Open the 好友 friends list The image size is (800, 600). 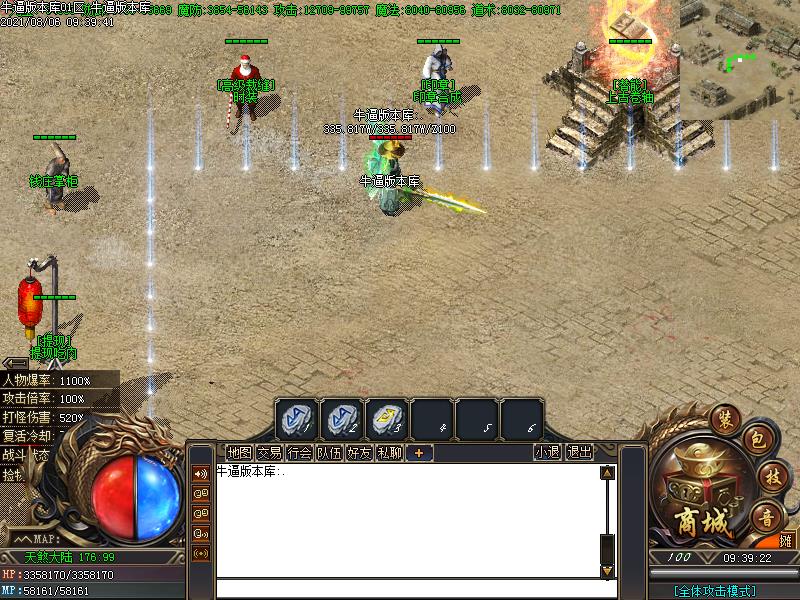359,453
